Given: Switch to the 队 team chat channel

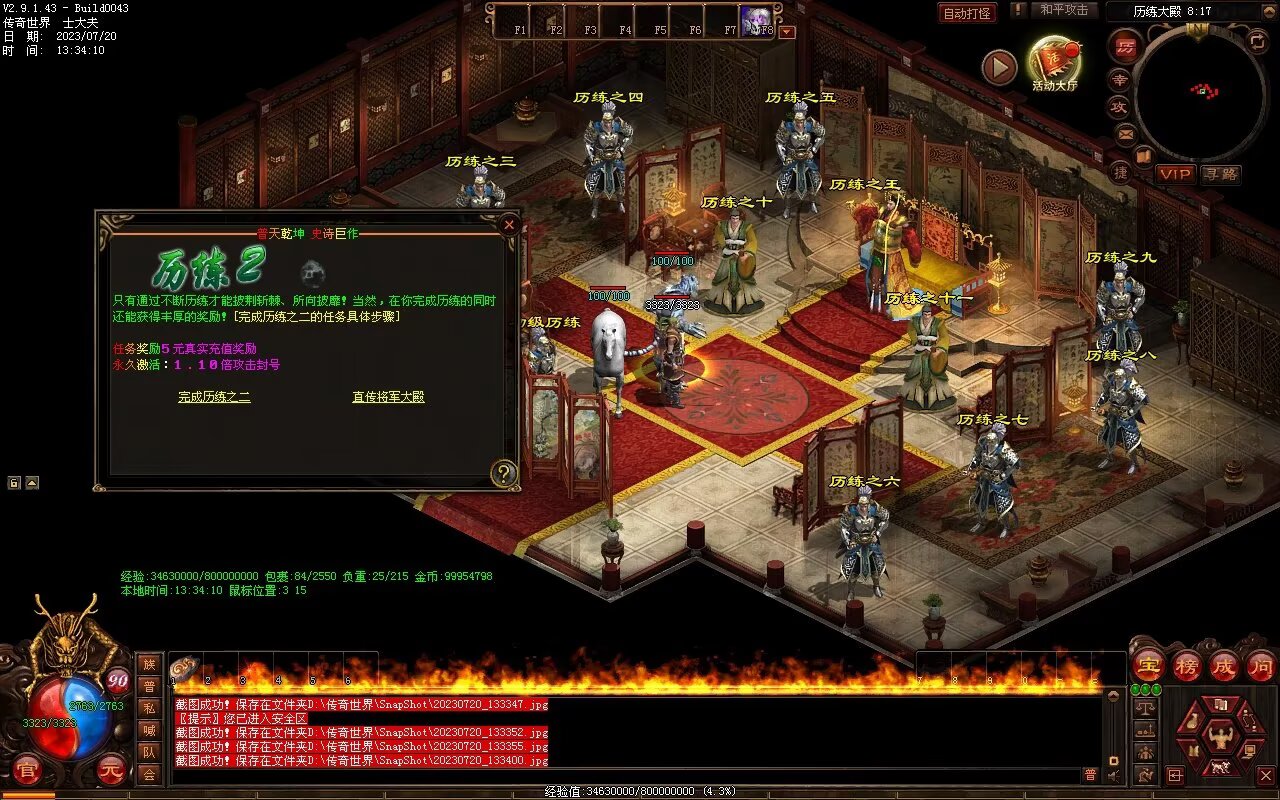Looking at the screenshot, I should 149,752.
